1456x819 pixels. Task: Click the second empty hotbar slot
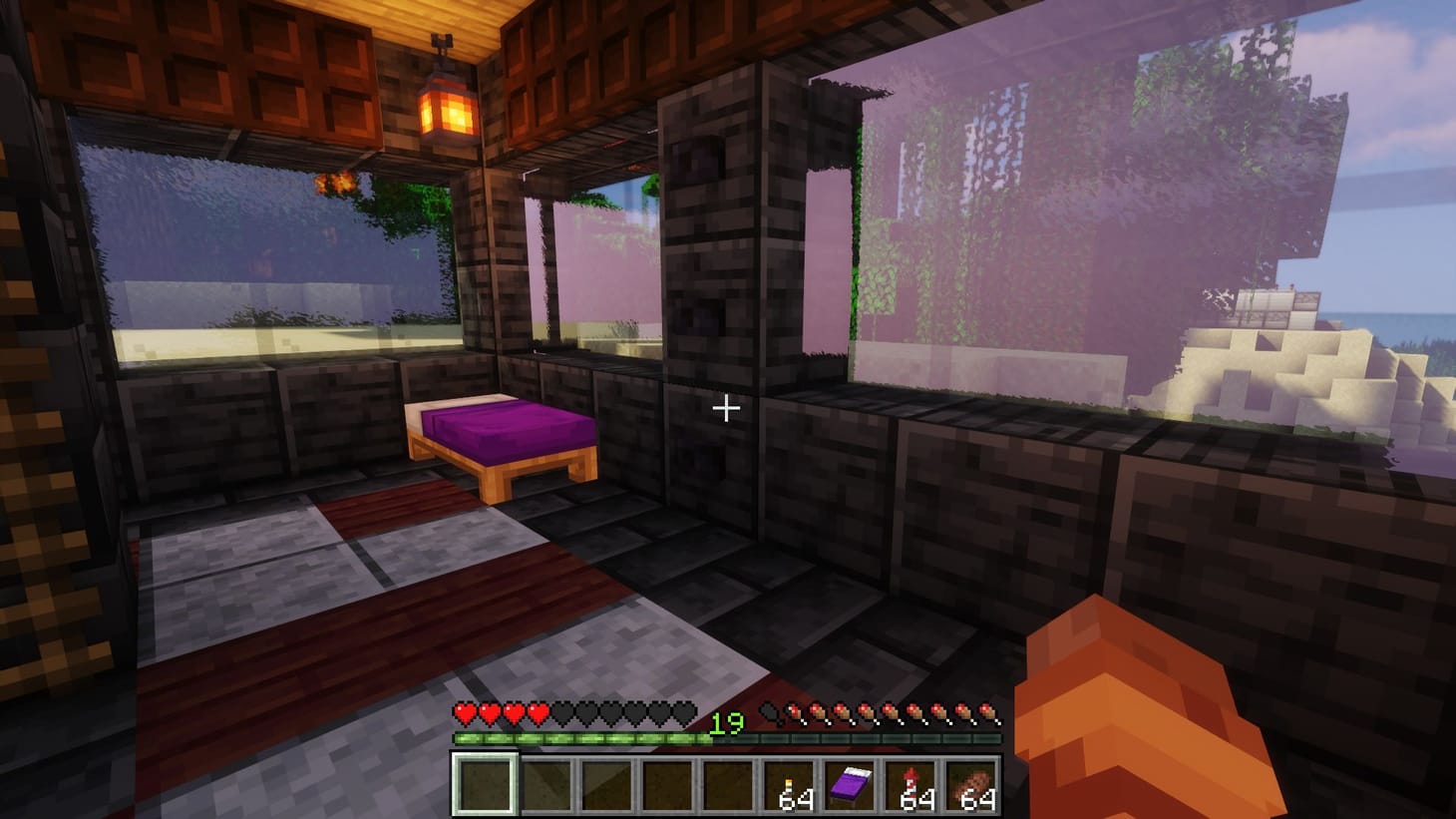[x=546, y=786]
